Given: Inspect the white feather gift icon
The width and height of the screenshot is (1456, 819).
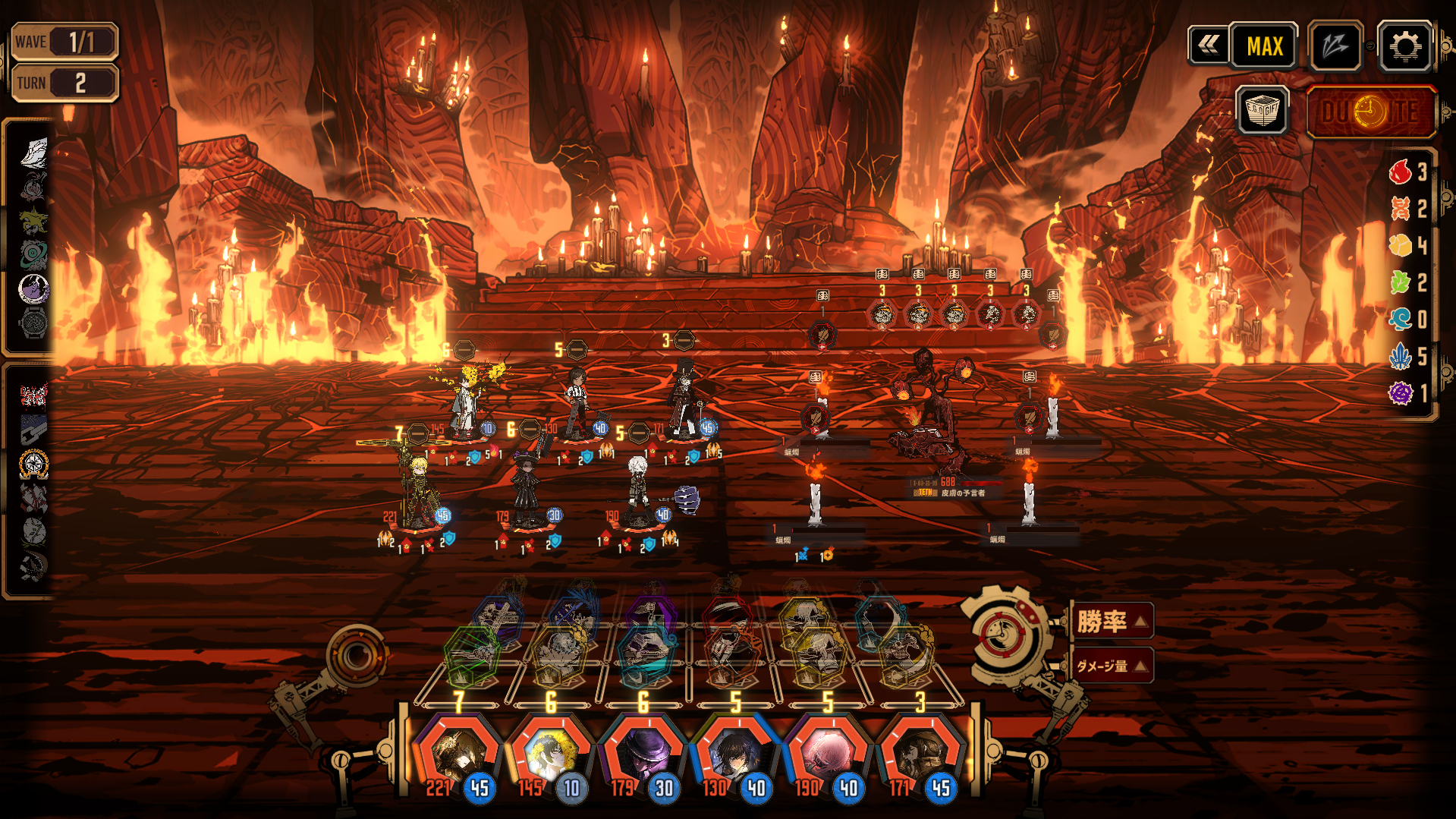Looking at the screenshot, I should click(33, 153).
